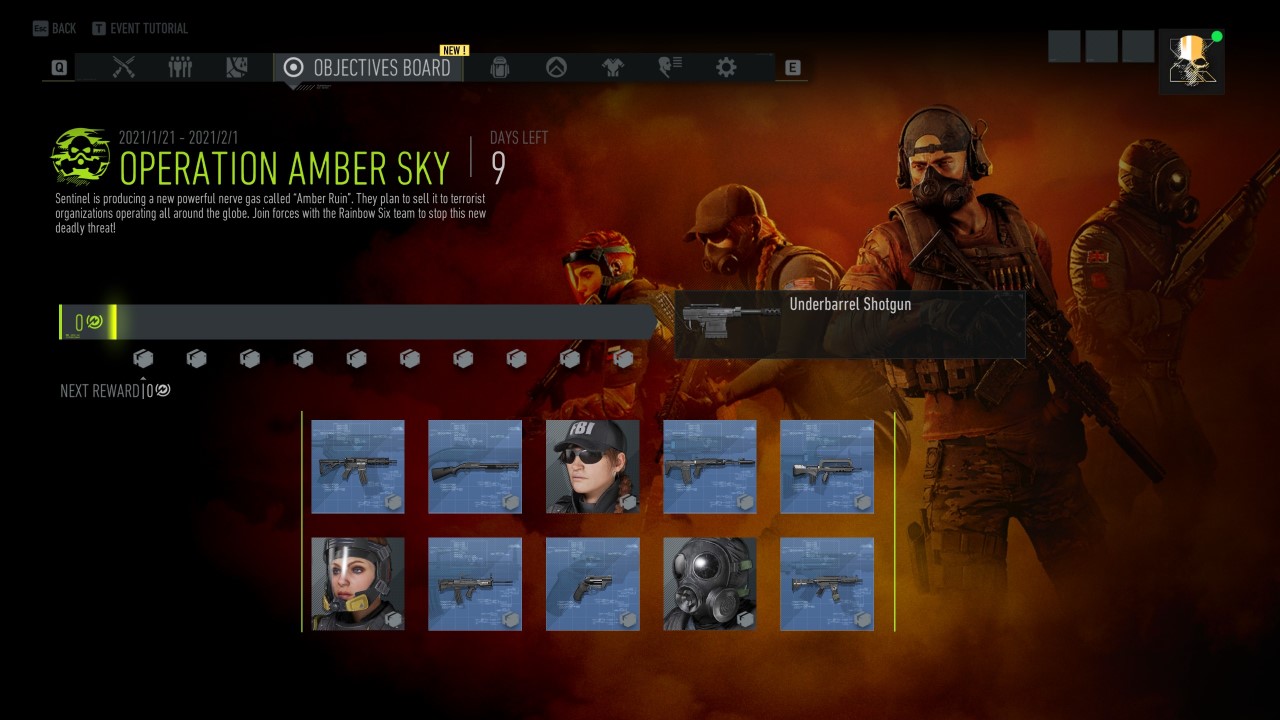
Task: Select the first reward crate on progress track
Action: click(x=144, y=357)
